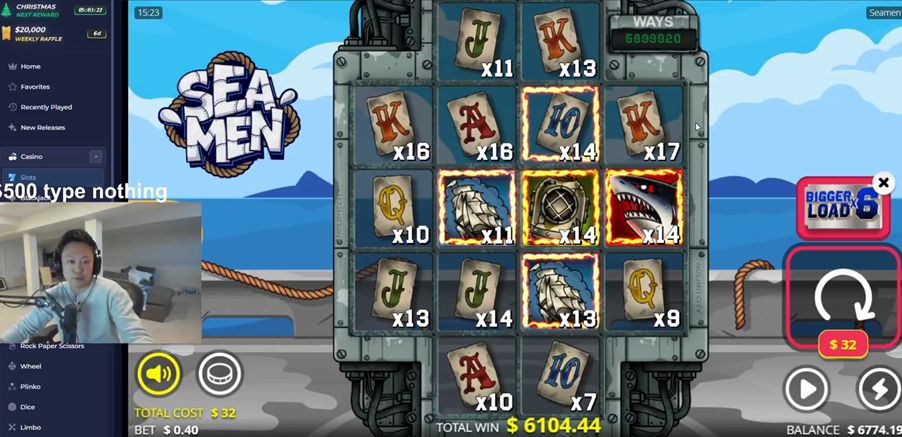Open the Limbo game
Image resolution: width=902 pixels, height=437 pixels.
coord(30,427)
